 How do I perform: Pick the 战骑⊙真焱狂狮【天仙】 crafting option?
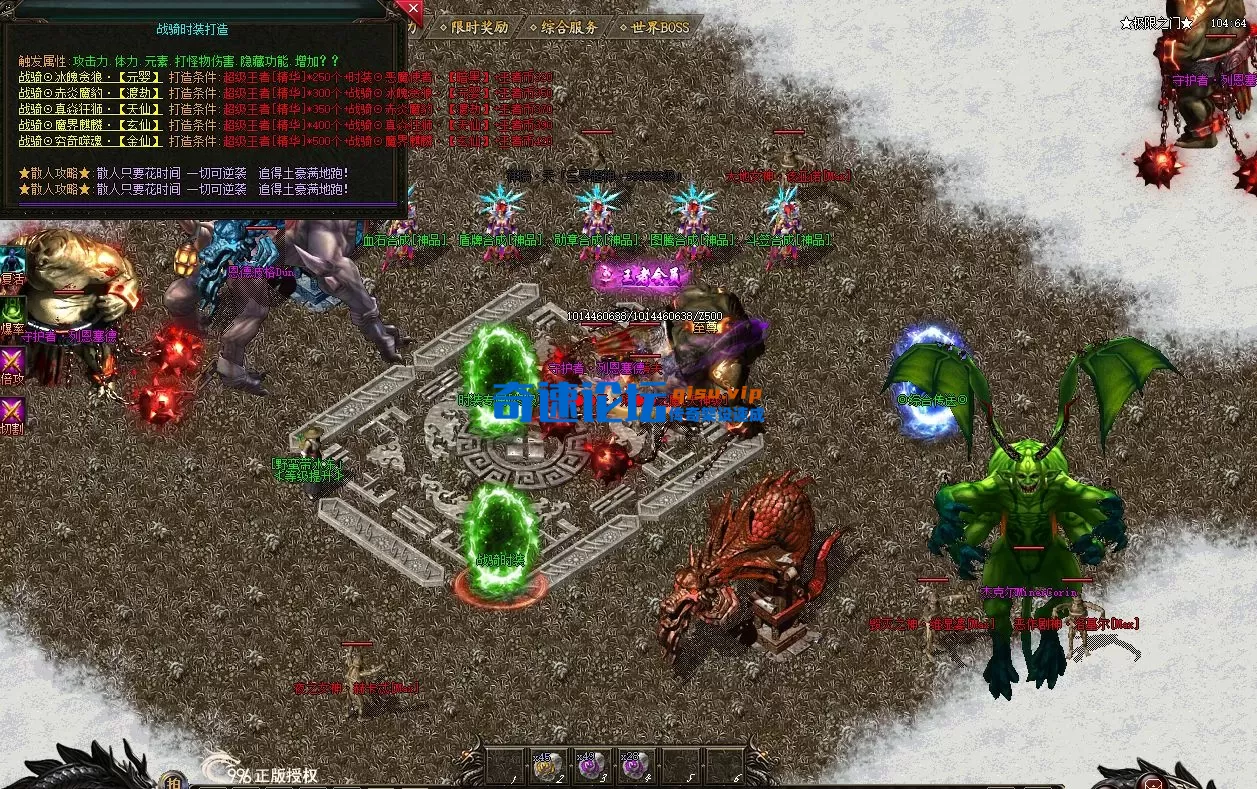[x=89, y=109]
